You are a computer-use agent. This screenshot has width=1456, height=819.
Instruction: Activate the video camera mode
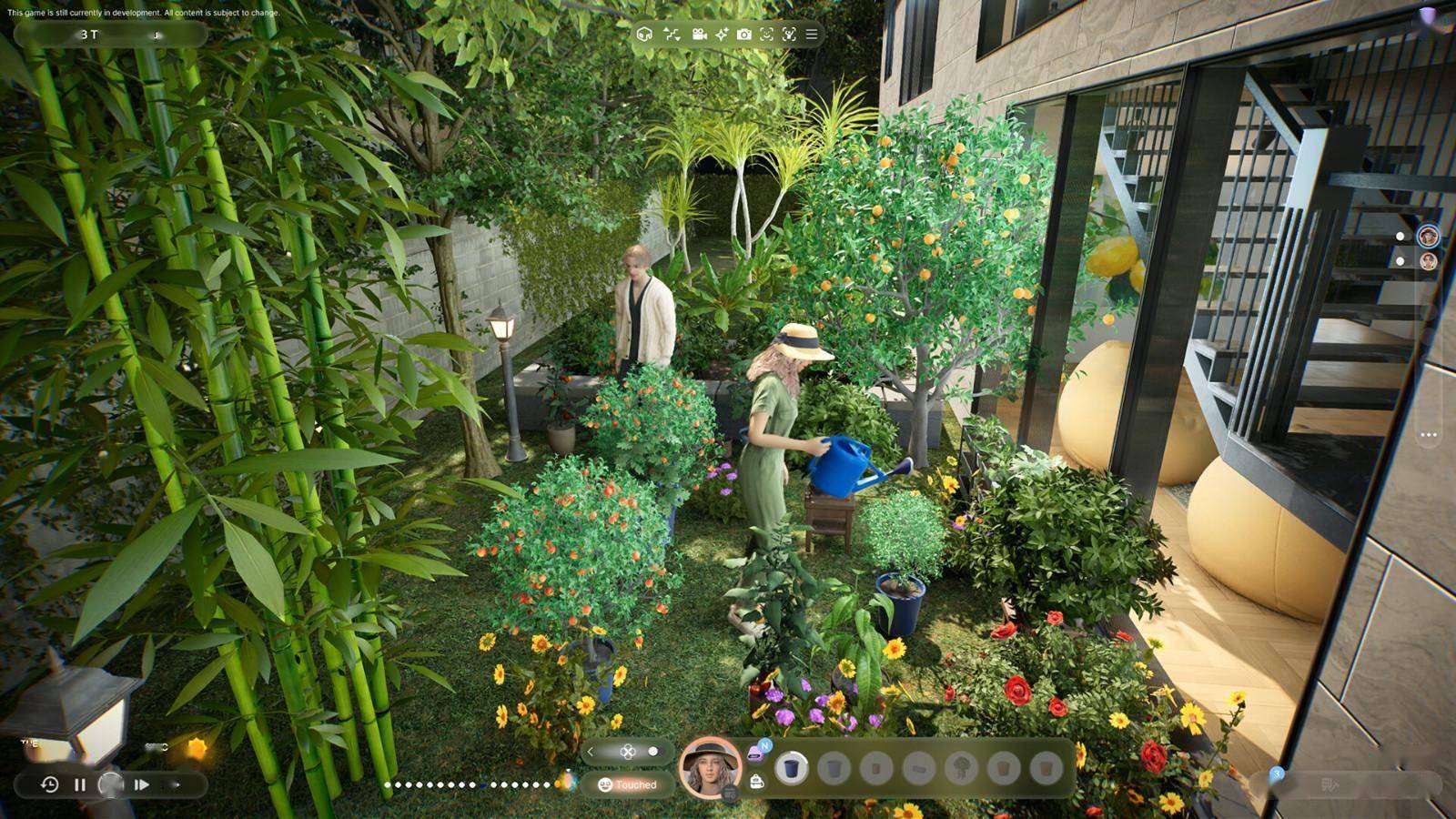[699, 35]
